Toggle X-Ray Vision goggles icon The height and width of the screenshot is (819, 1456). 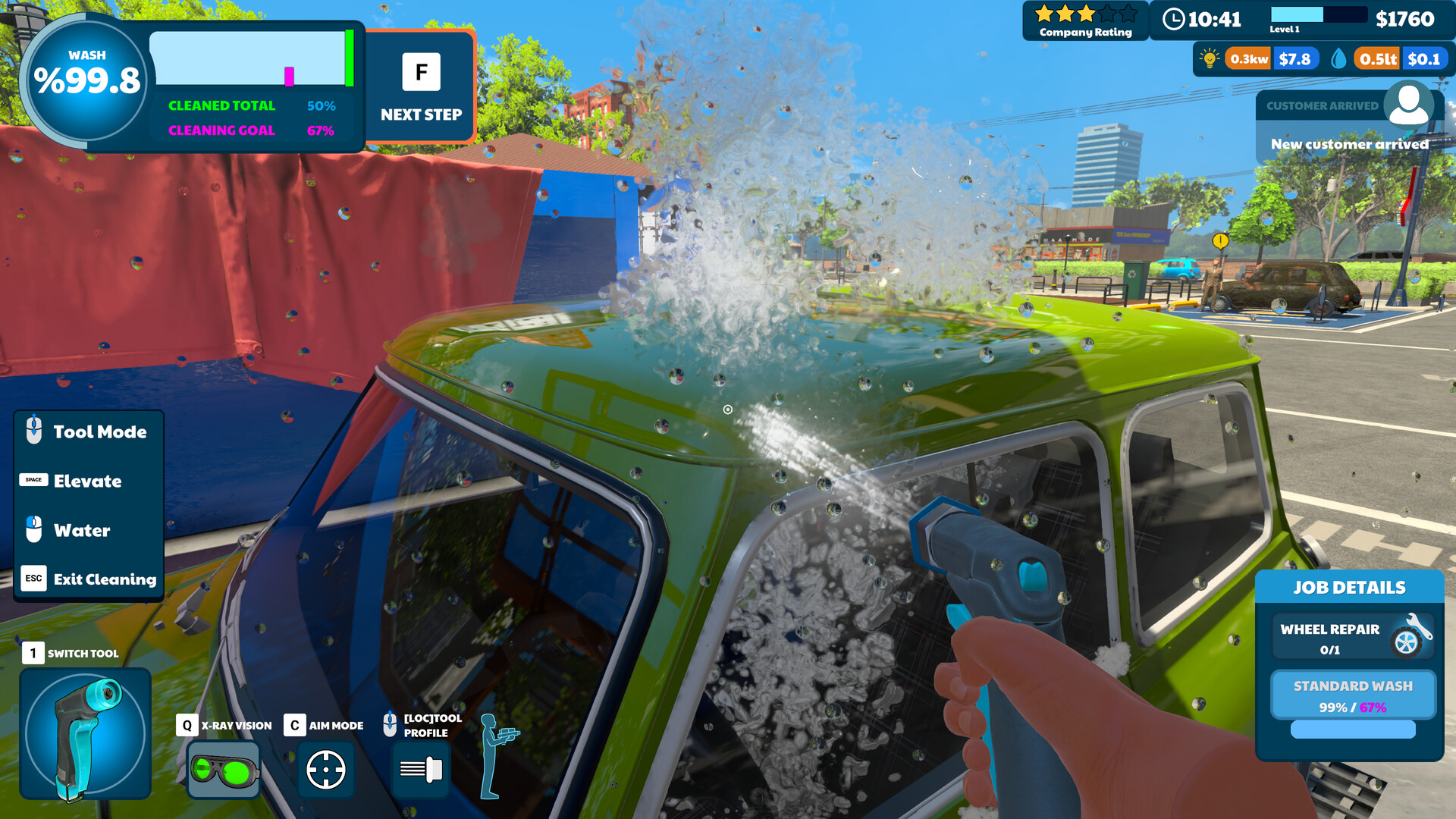(222, 770)
